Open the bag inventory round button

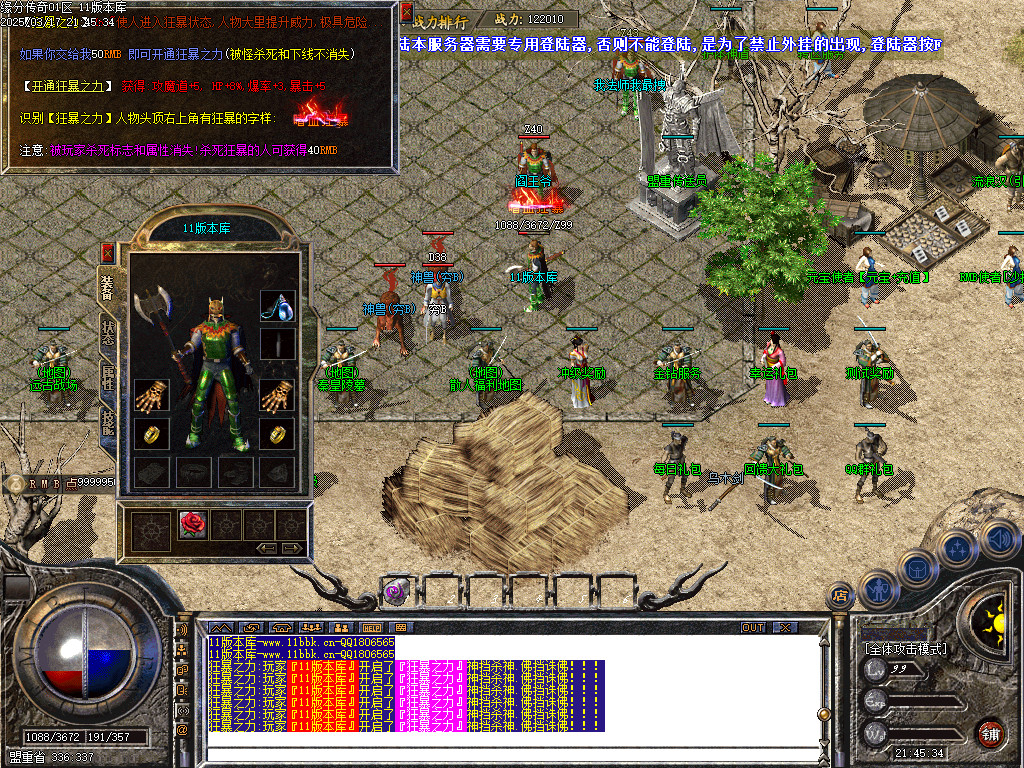[x=918, y=568]
